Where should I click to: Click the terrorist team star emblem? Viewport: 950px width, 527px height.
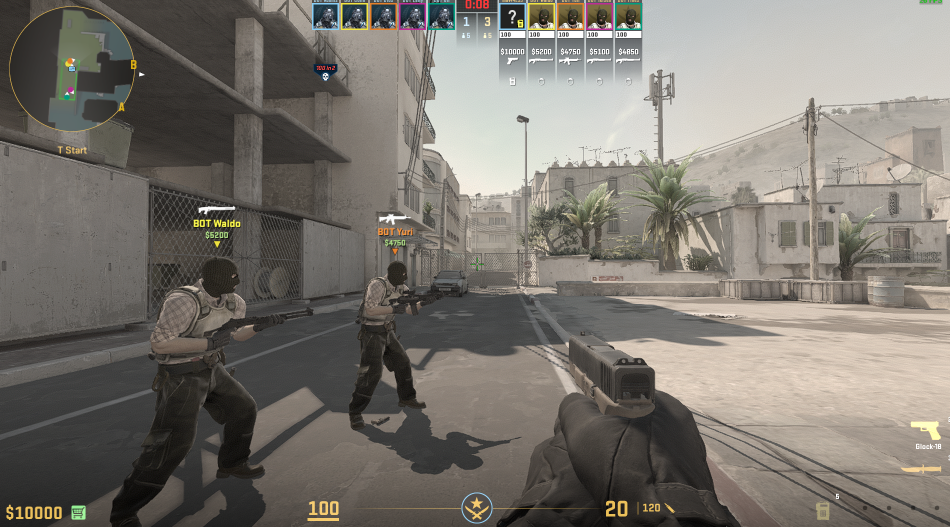pyautogui.click(x=476, y=508)
